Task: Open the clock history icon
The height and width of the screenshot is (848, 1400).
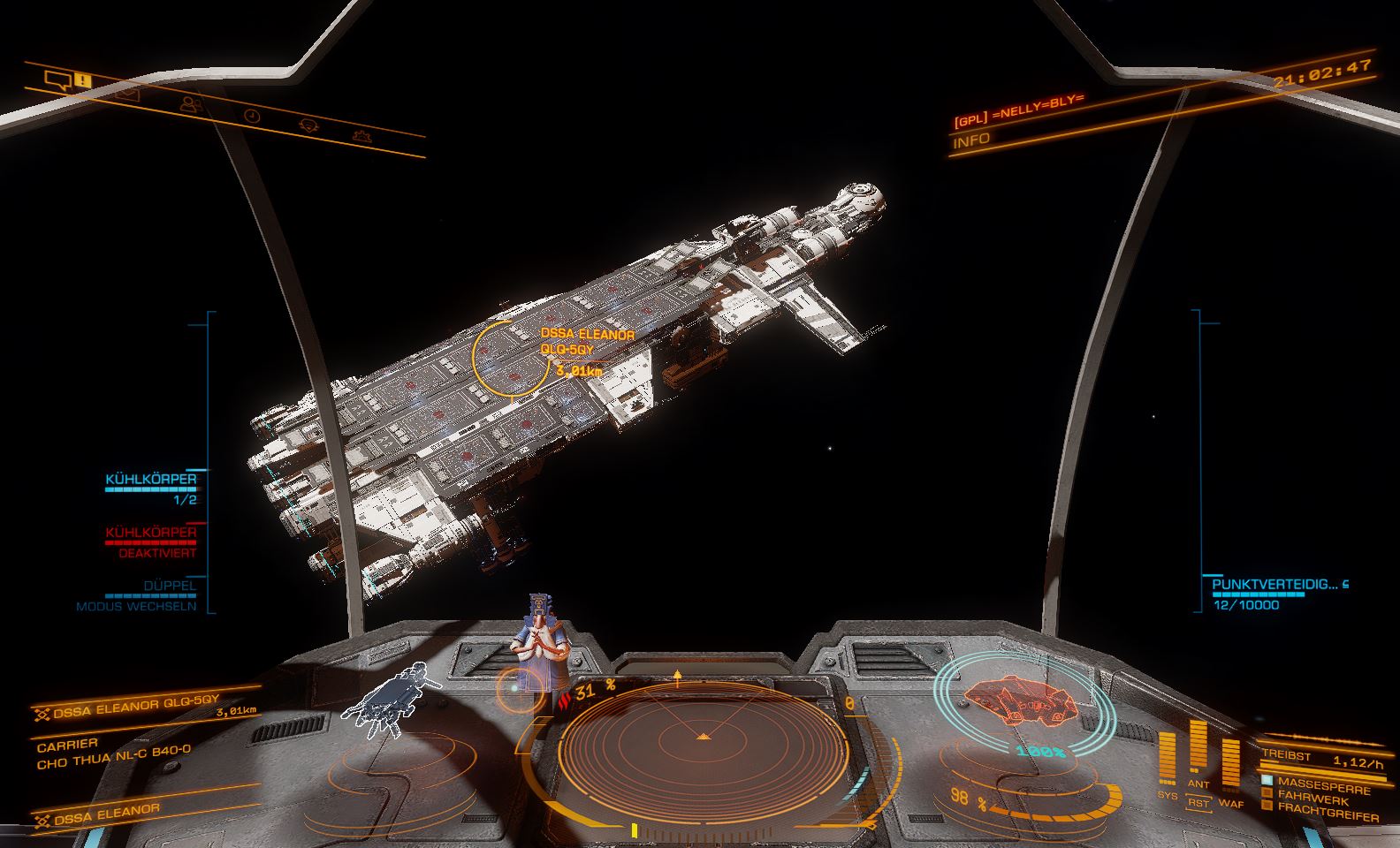Action: pos(252,115)
